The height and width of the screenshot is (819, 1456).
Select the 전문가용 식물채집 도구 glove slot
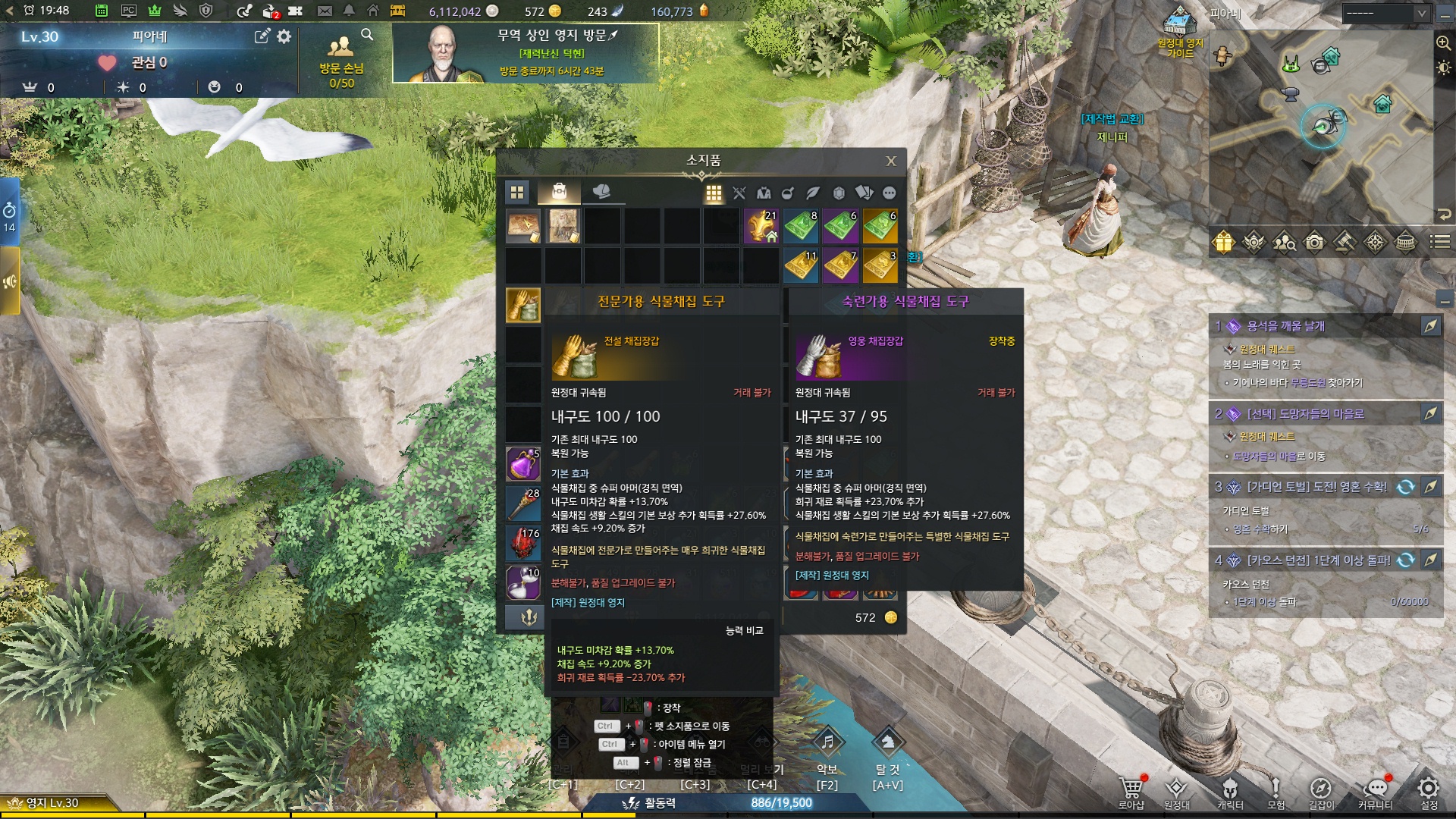click(x=523, y=305)
